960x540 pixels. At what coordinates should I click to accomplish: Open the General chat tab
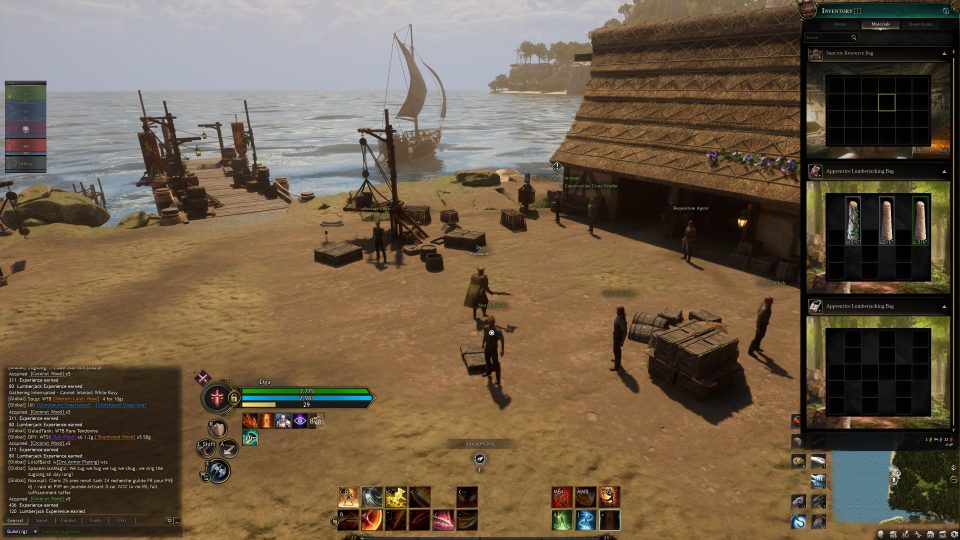[15, 521]
